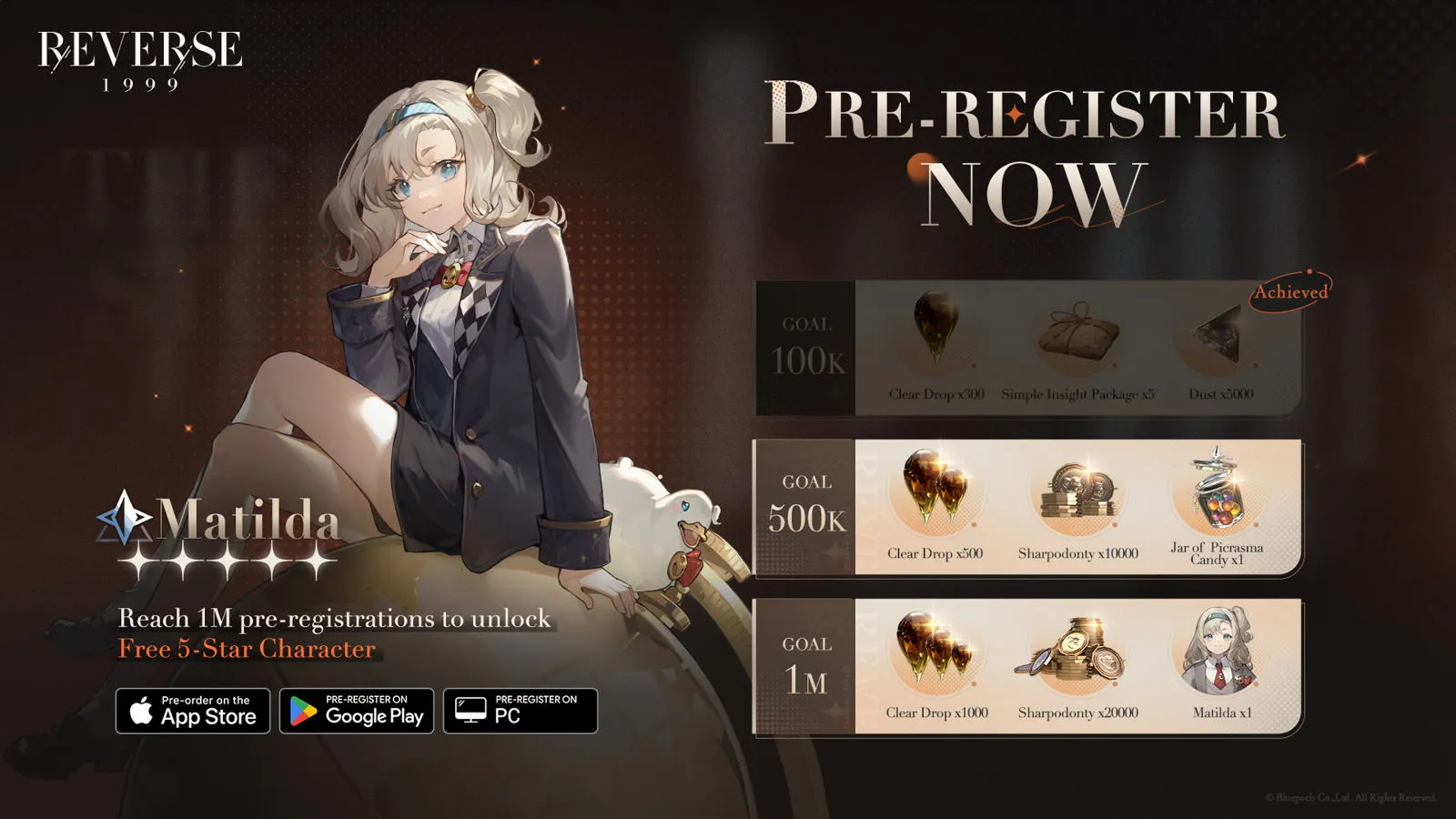Select the Simple Insight Package x5 reward

point(1078,335)
